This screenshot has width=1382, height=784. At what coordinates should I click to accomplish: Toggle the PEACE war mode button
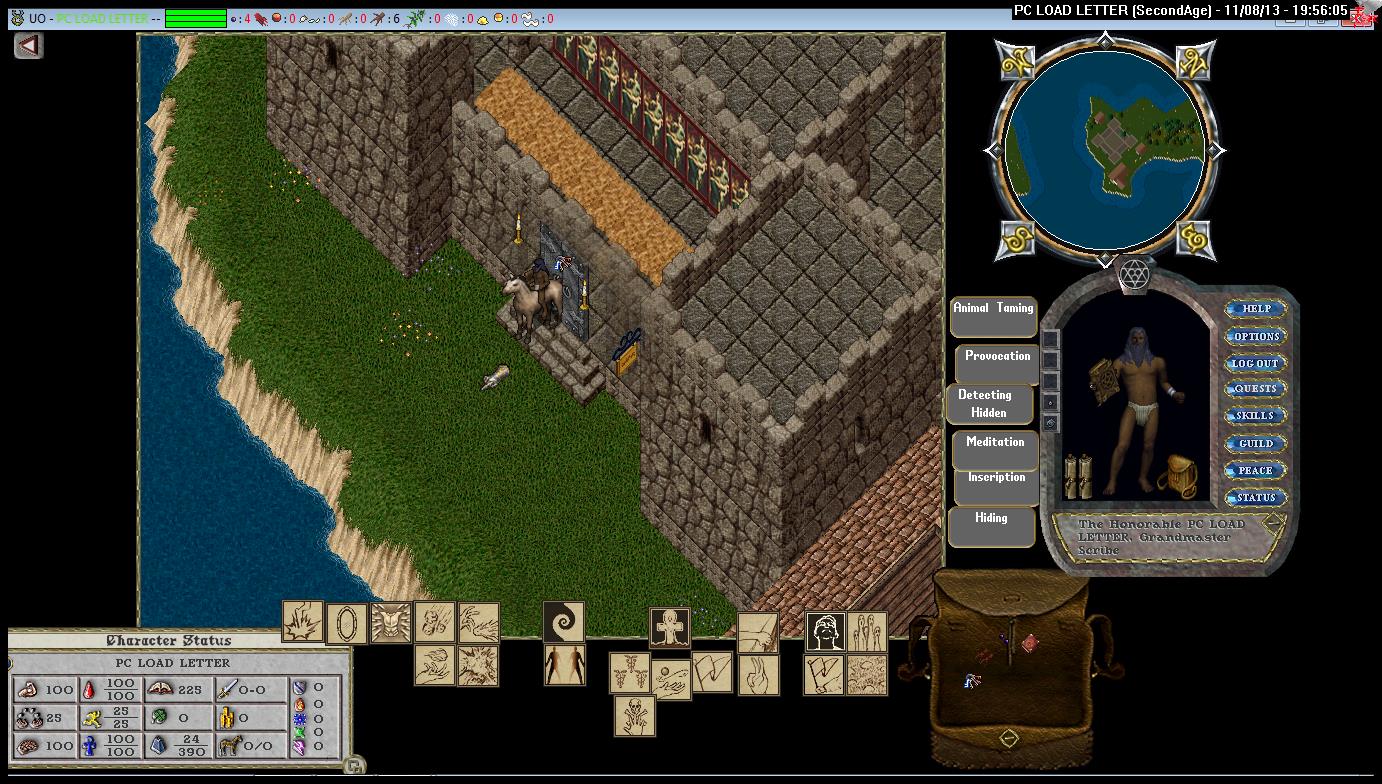click(x=1255, y=470)
